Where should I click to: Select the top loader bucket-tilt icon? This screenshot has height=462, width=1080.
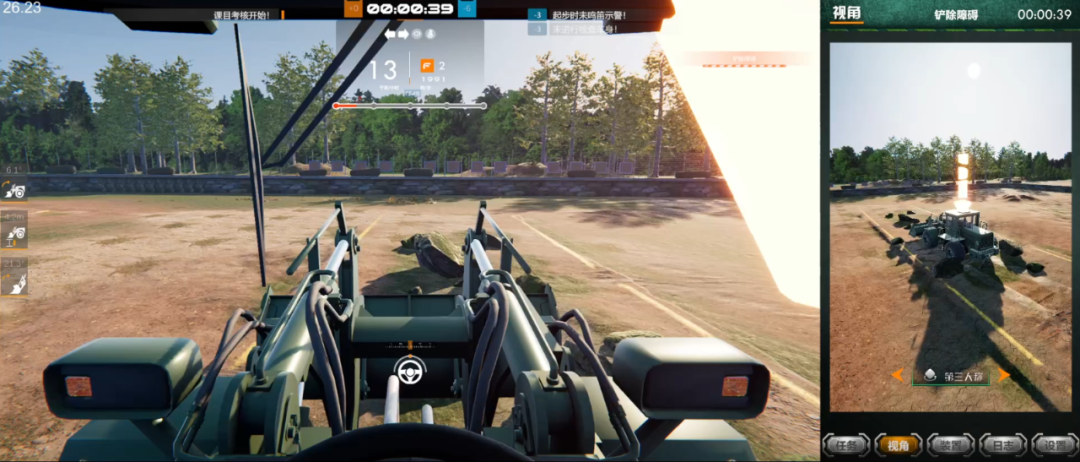coord(14,188)
